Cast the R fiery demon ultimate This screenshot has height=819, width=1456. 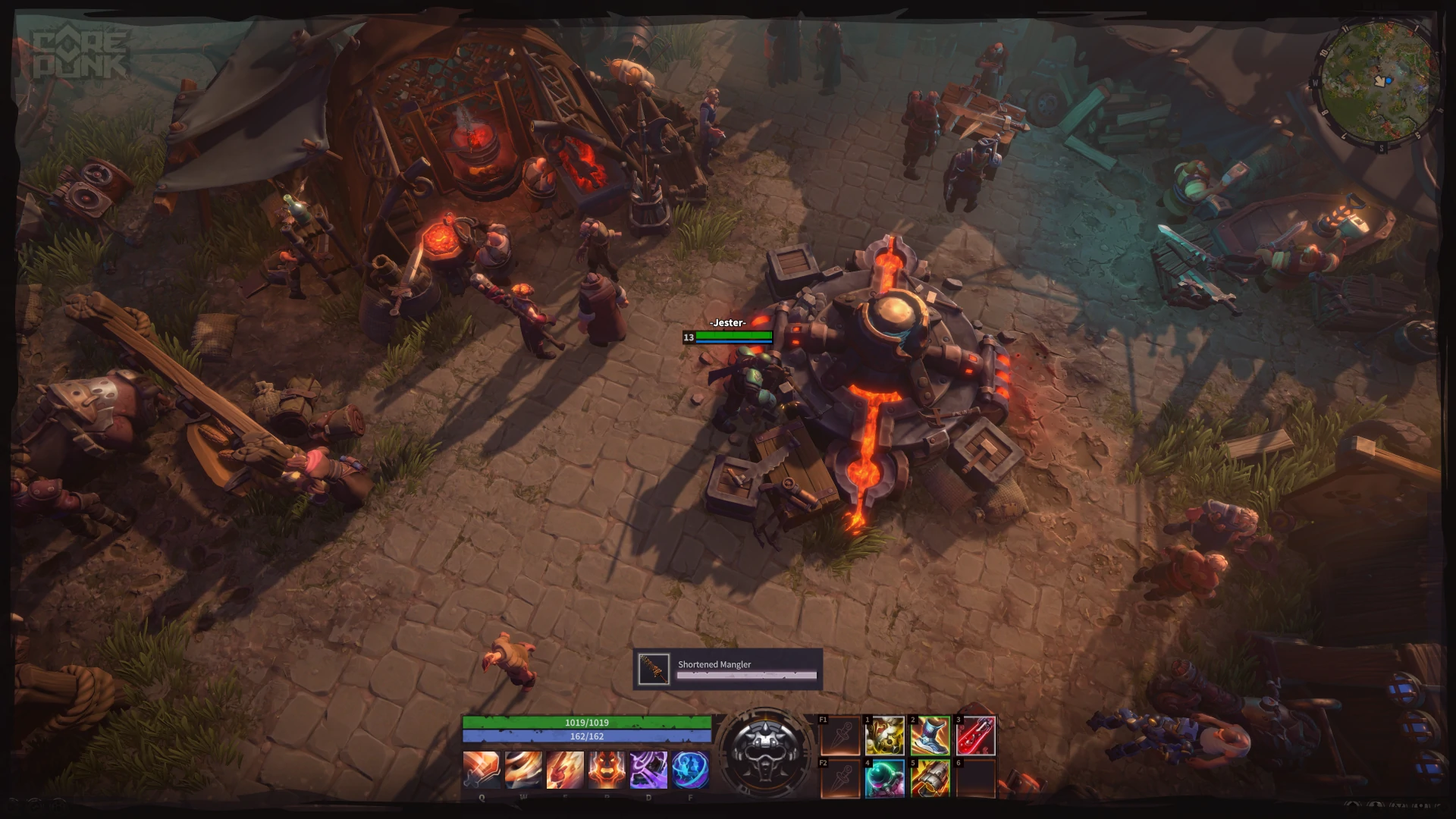(x=606, y=770)
